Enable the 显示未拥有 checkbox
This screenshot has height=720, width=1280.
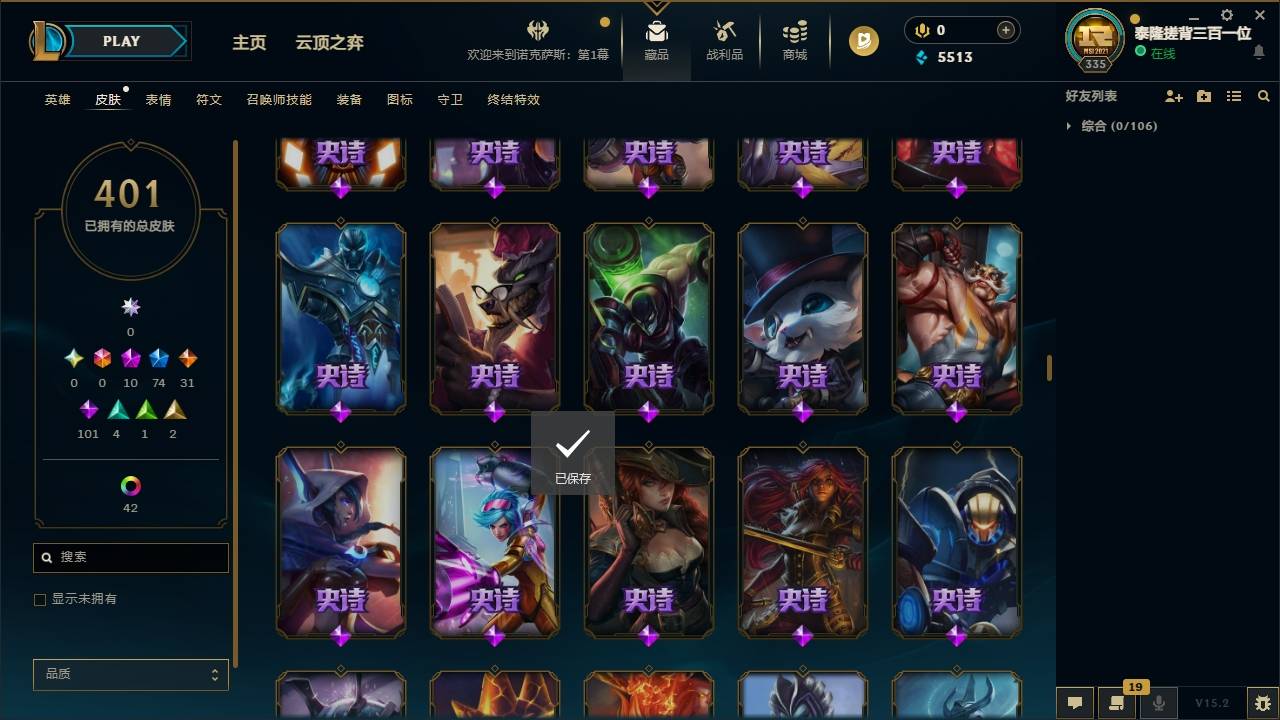tap(40, 600)
